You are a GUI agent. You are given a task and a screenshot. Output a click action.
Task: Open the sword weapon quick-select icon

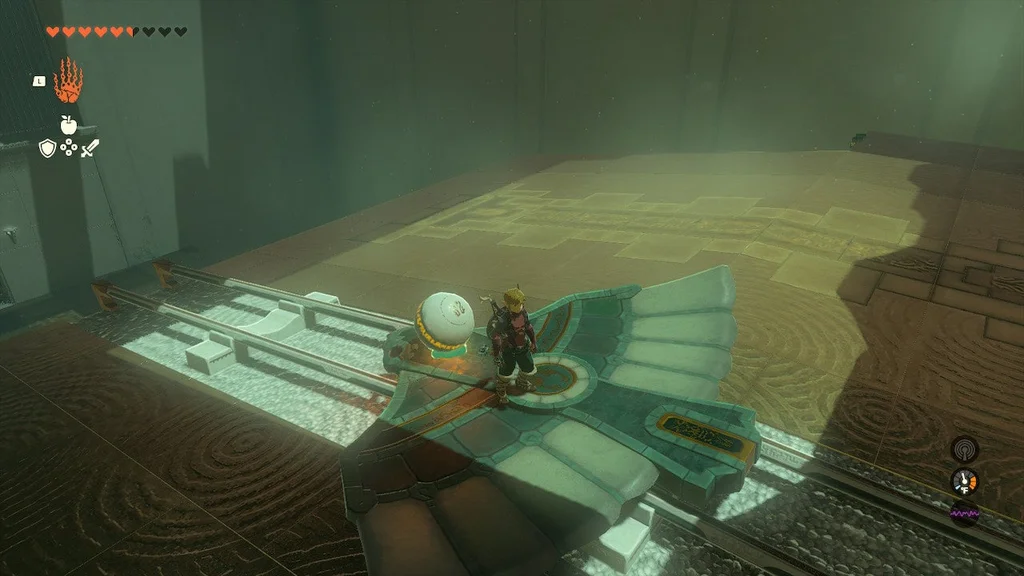(90, 148)
